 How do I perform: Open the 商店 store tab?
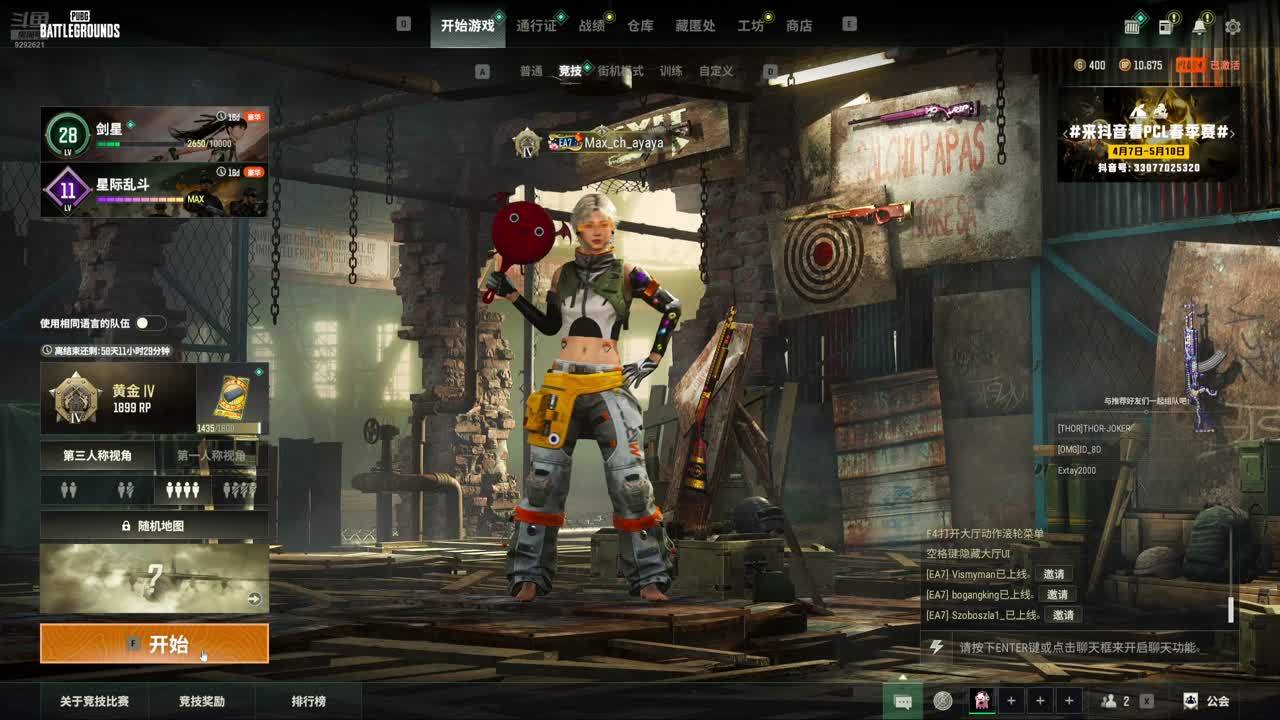point(799,26)
